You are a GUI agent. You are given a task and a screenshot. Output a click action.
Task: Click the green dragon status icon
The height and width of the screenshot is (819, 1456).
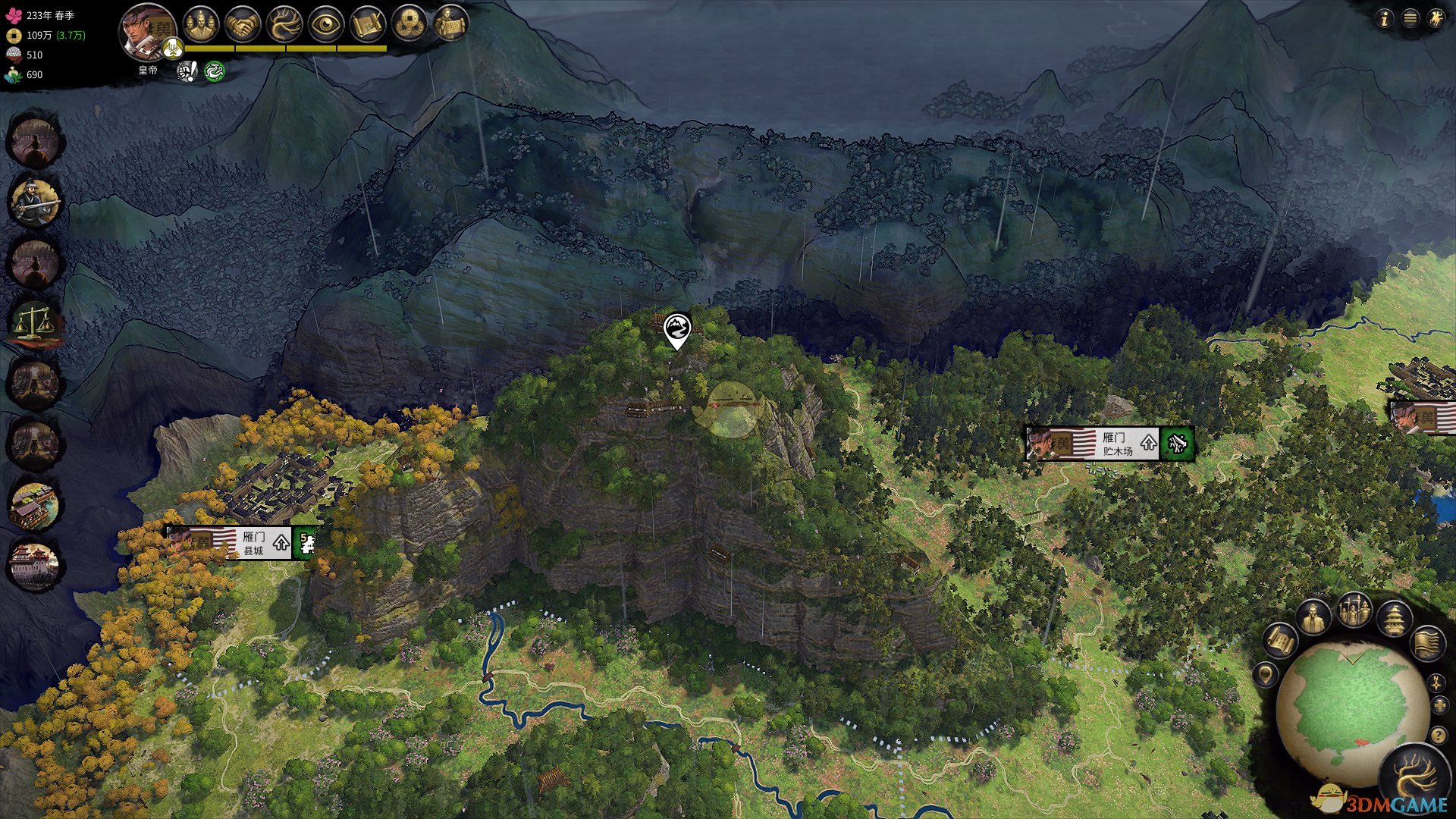coord(215,71)
